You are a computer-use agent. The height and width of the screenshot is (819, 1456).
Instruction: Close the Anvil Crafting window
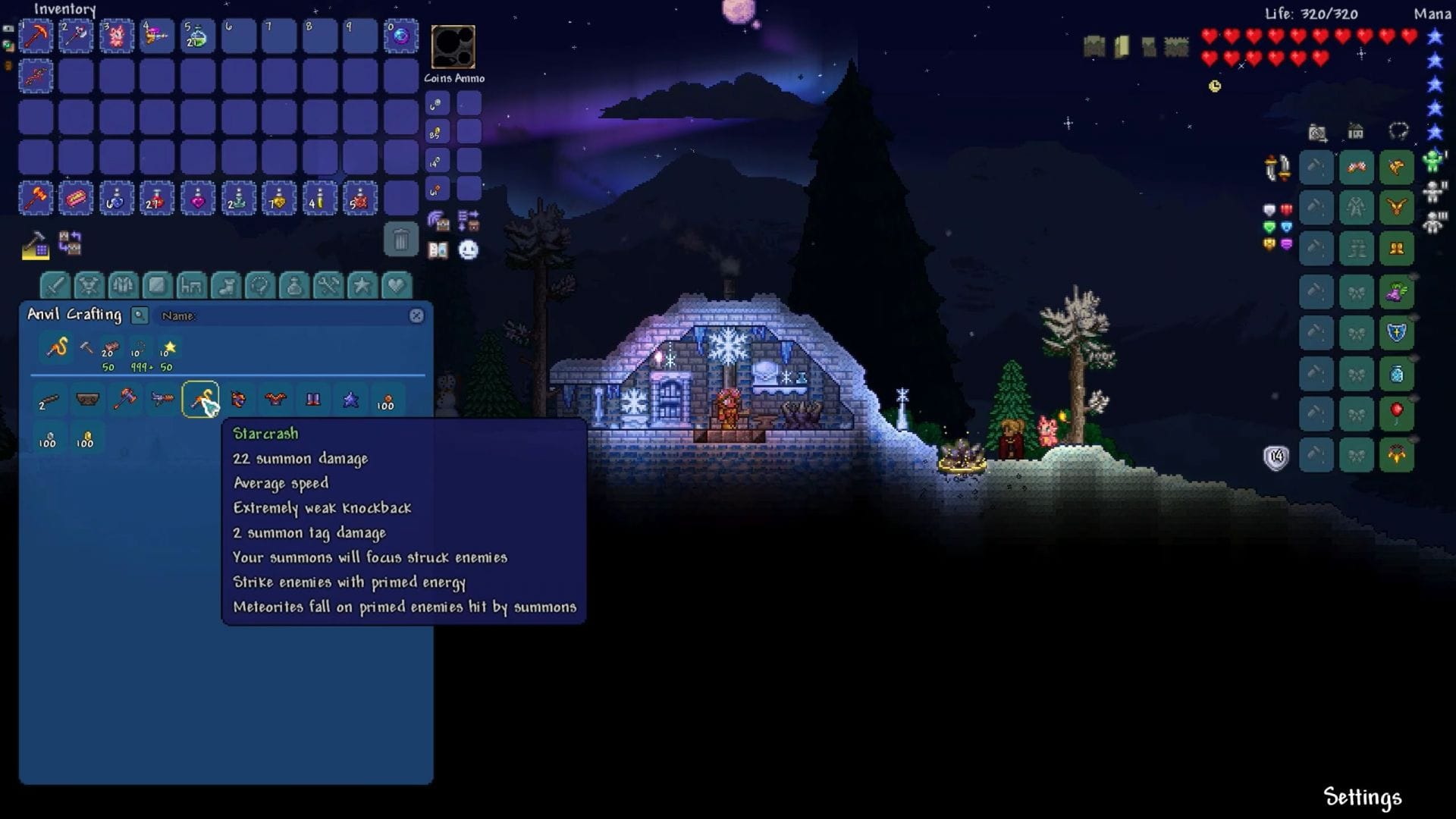pyautogui.click(x=416, y=315)
